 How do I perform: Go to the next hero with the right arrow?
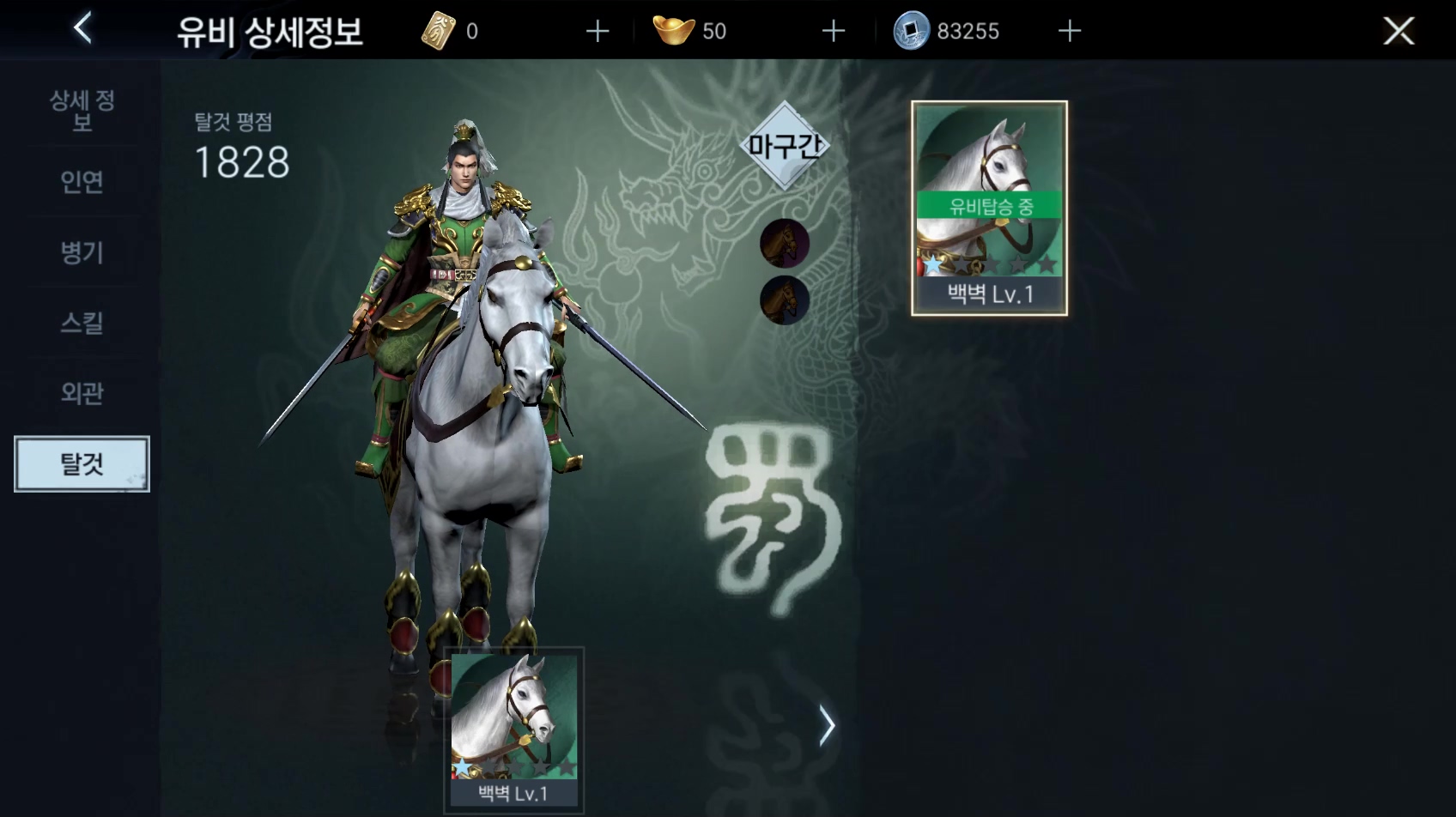click(826, 726)
